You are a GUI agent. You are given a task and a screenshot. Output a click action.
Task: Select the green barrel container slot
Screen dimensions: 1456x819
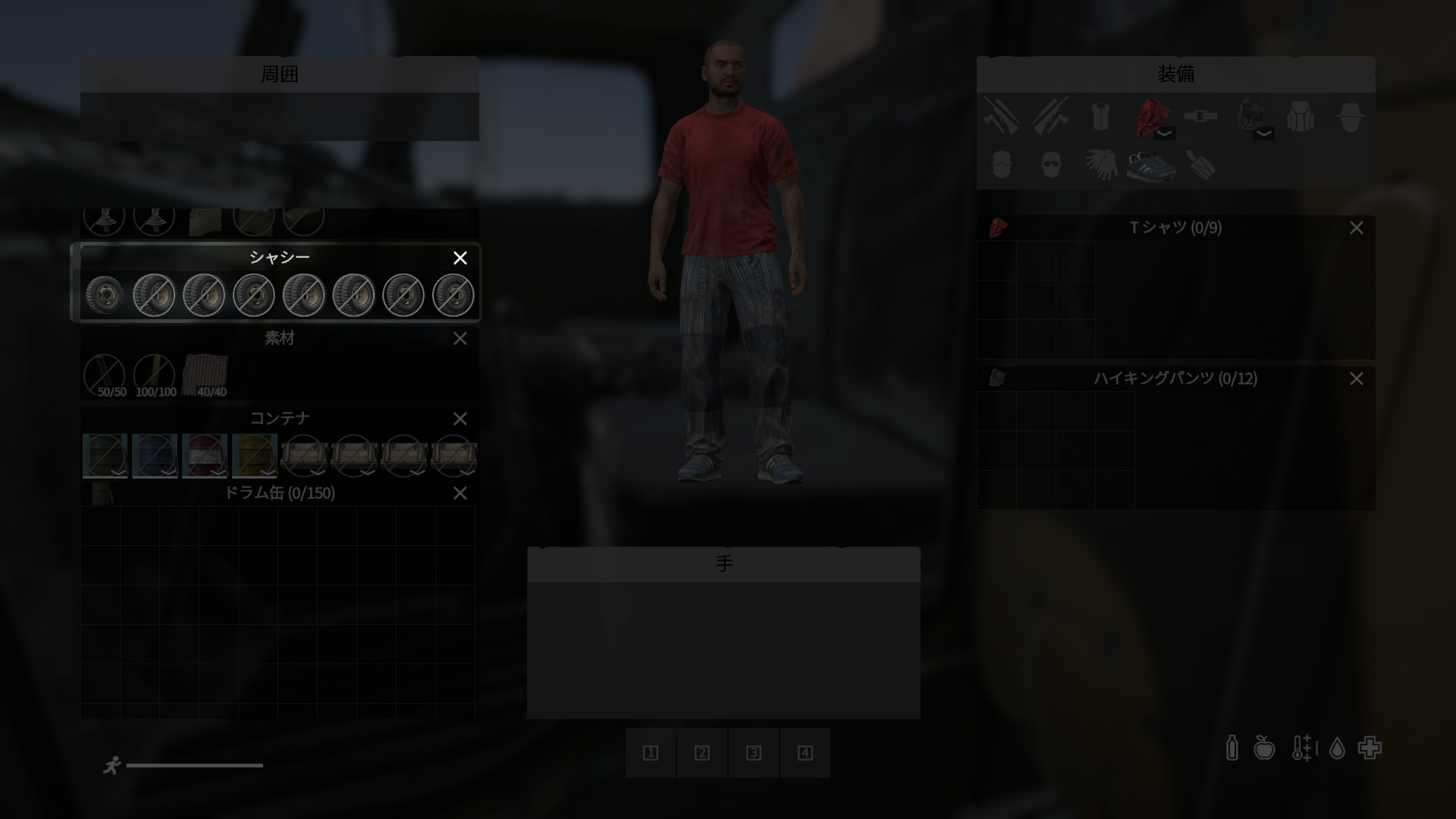point(105,455)
